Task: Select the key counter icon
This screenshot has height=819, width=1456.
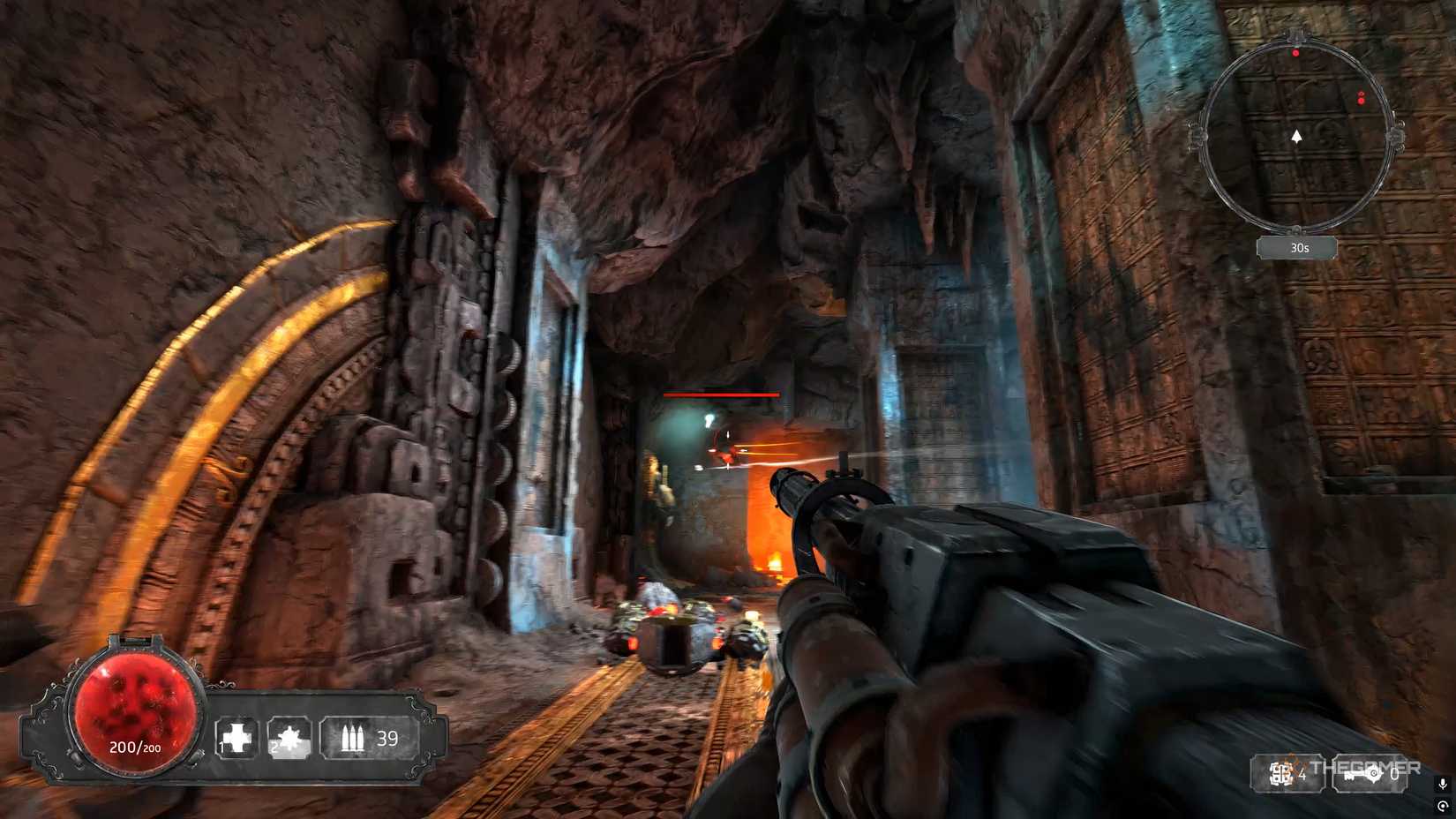Action: click(1362, 774)
